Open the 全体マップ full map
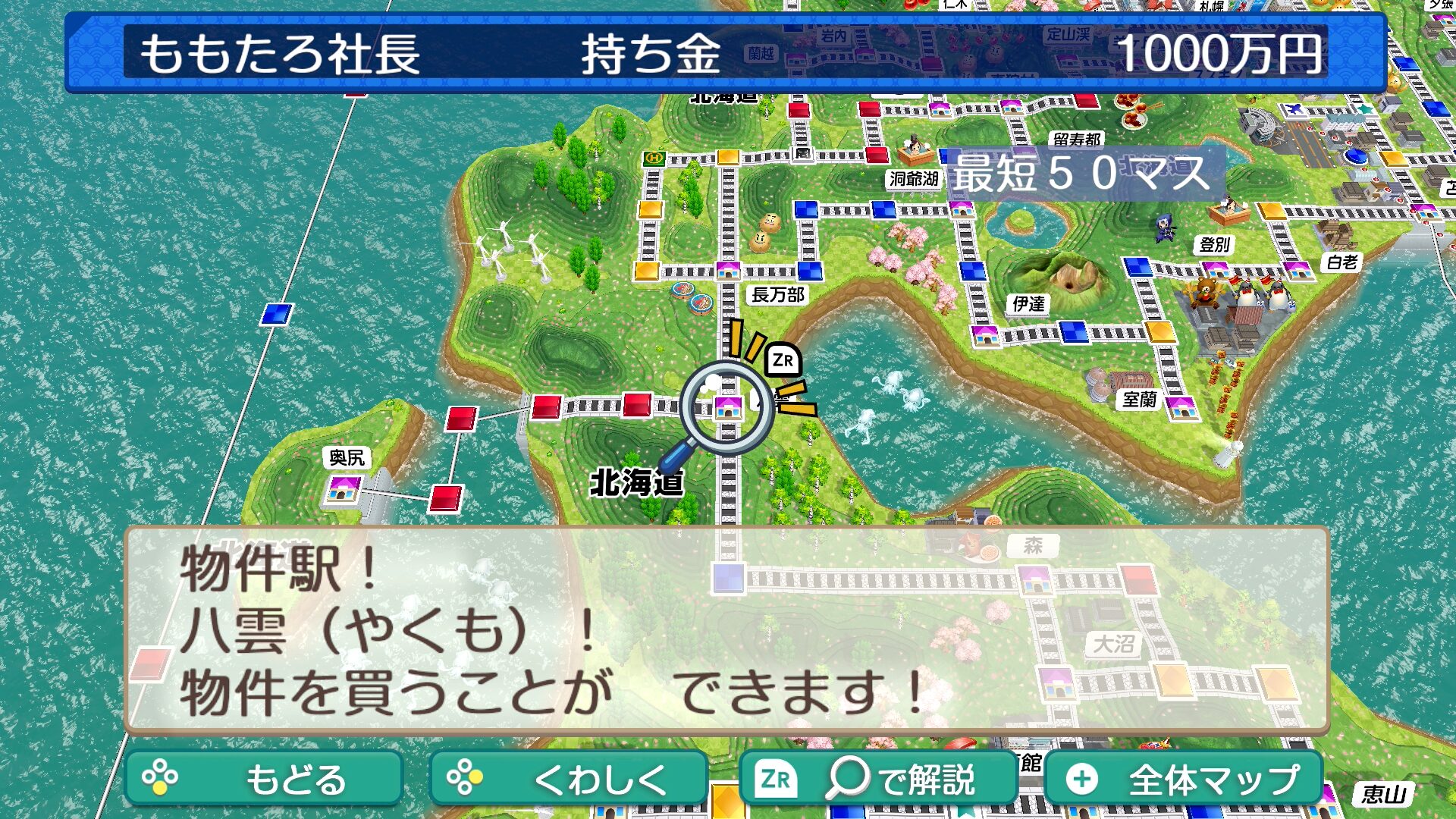1456x819 pixels. click(1184, 779)
